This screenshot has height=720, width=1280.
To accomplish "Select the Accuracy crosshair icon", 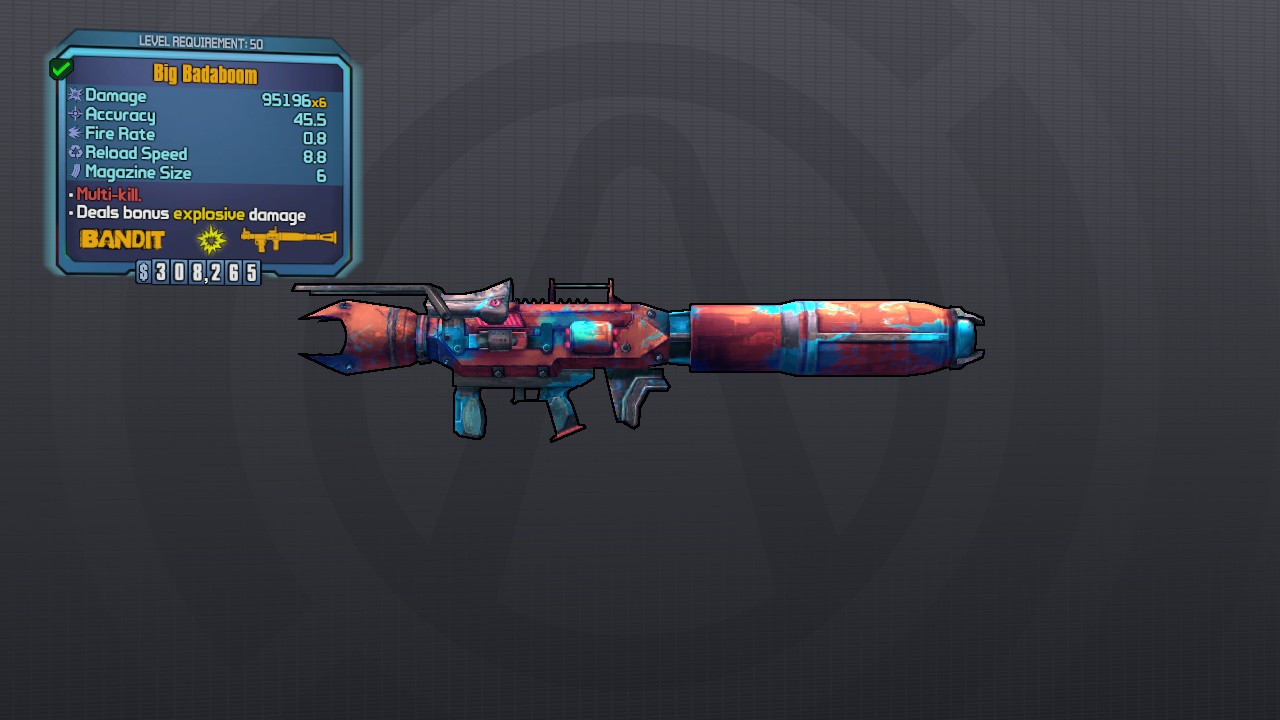I will click(74, 114).
